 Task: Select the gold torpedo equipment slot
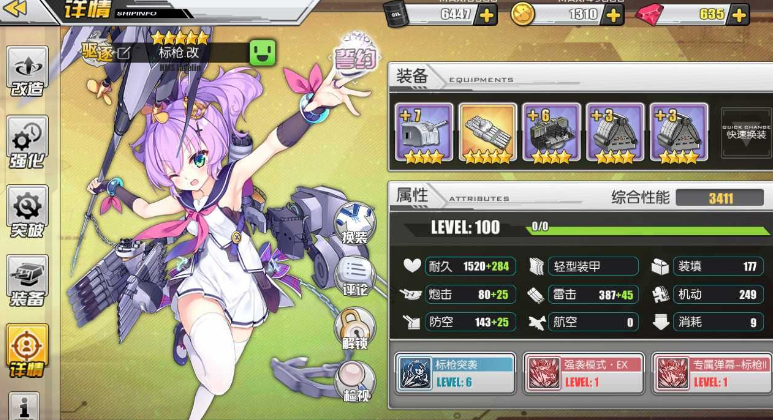point(488,133)
